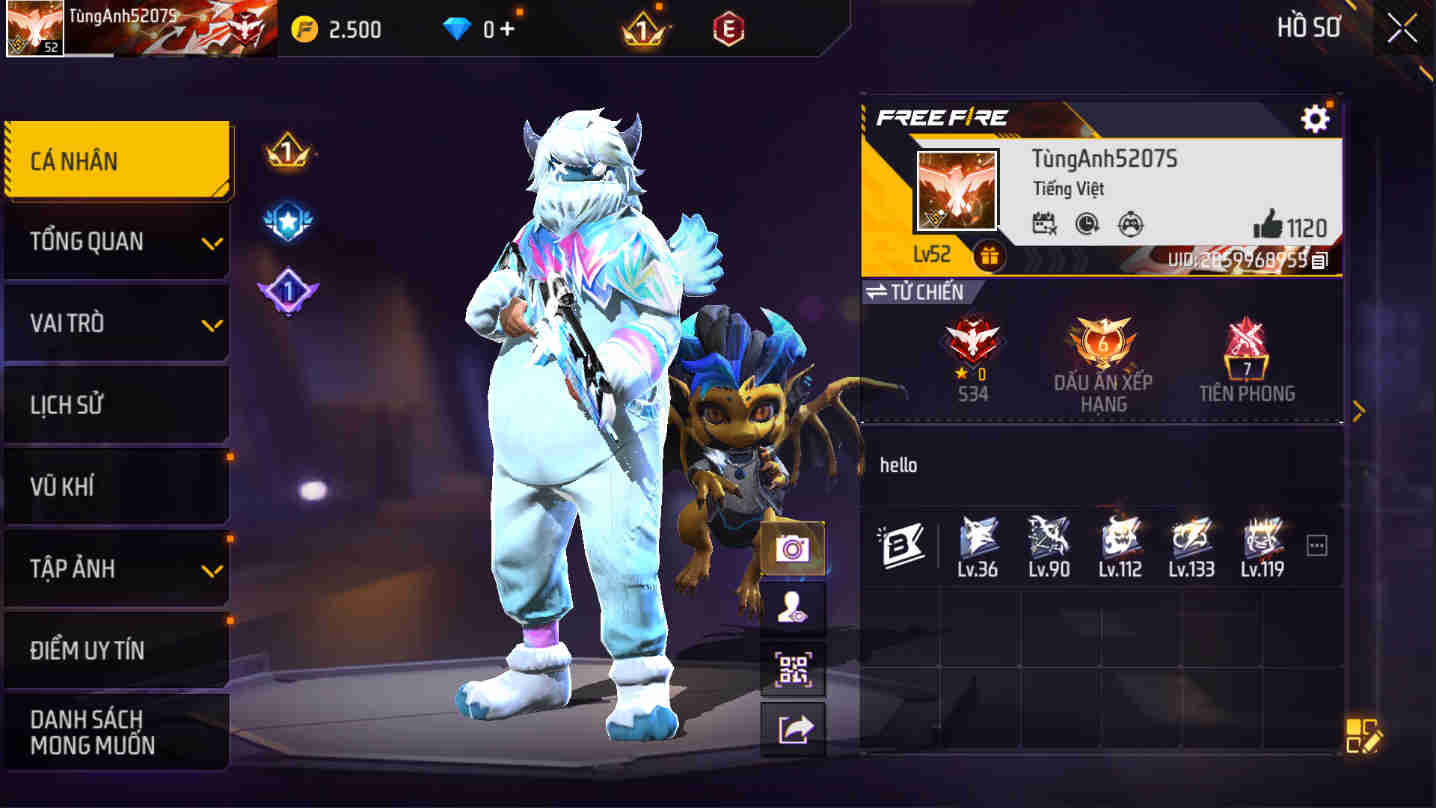The image size is (1436, 808).
Task: Open the avatar viewer icon below the camera
Action: 793,609
